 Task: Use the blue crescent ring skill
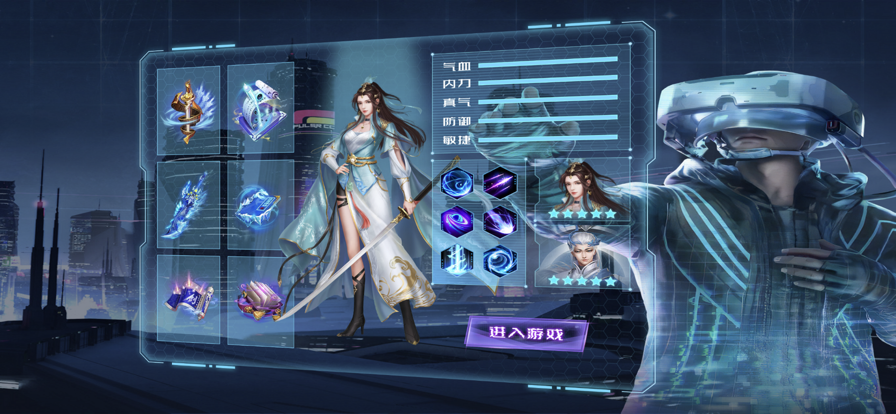coord(499,259)
